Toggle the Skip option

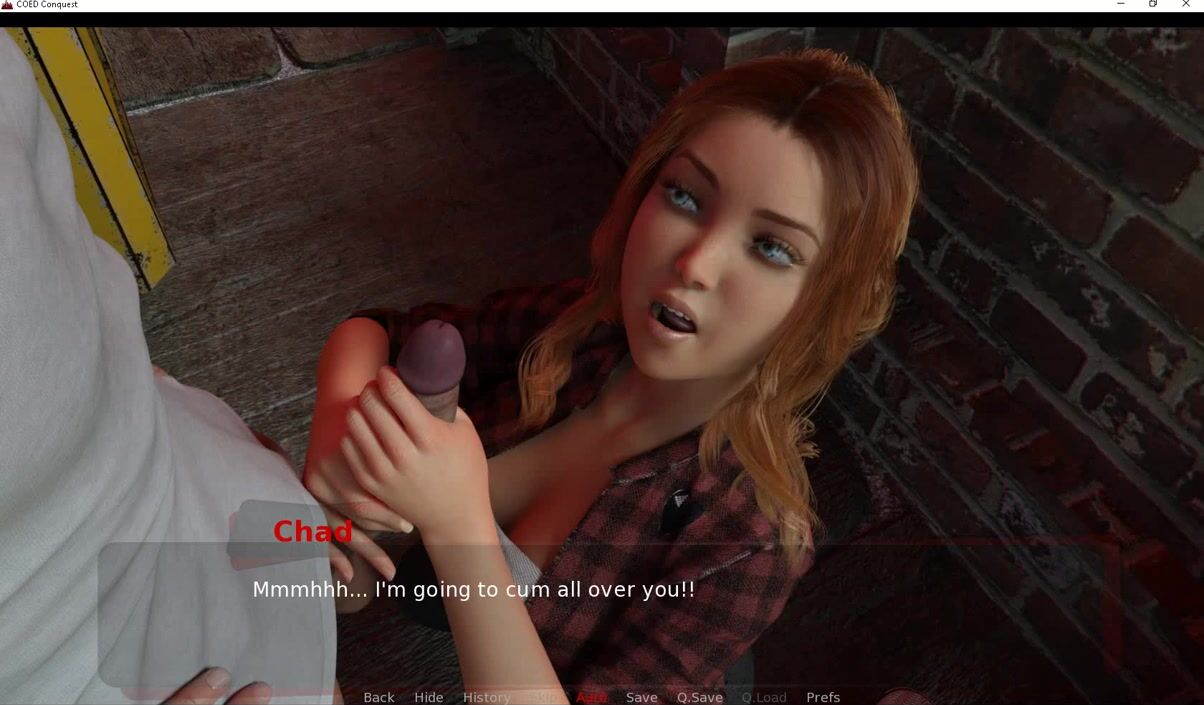(x=542, y=697)
